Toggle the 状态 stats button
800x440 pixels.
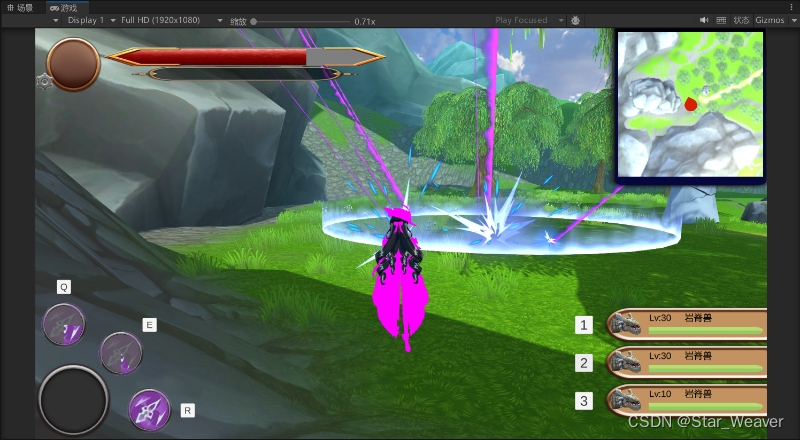(x=741, y=20)
